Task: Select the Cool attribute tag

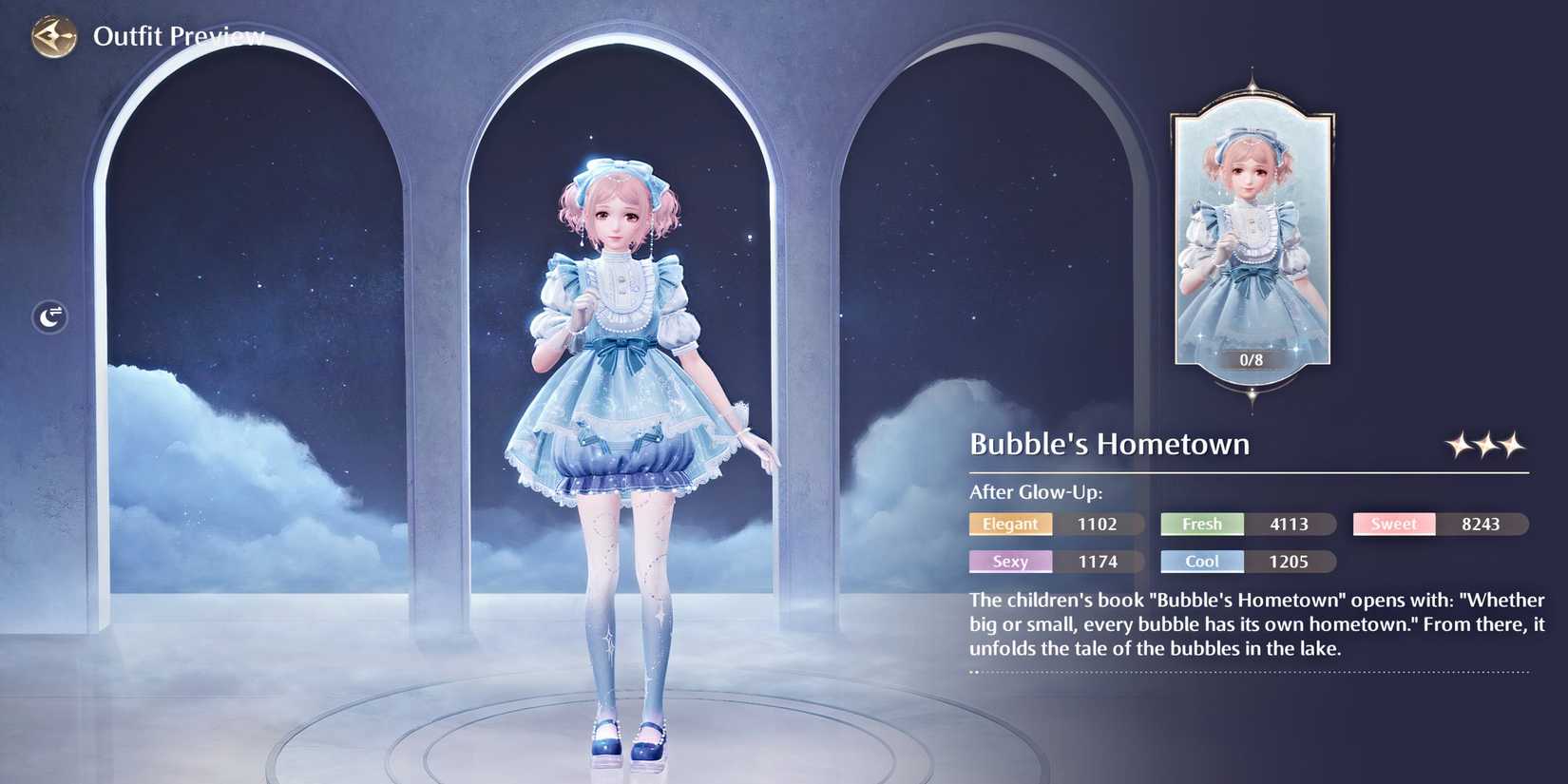Action: pos(1201,561)
